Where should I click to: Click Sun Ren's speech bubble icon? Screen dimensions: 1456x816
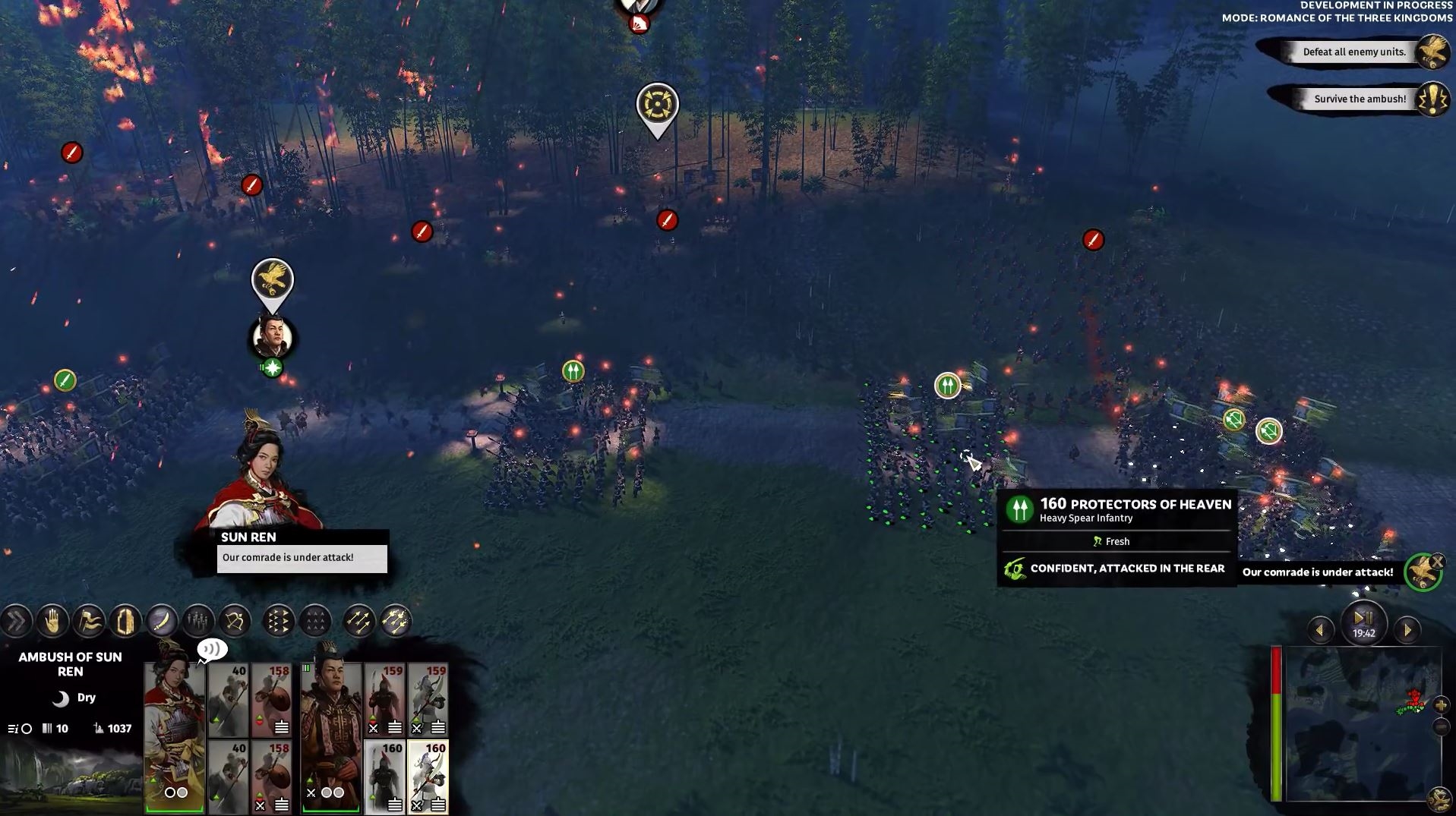click(x=212, y=650)
